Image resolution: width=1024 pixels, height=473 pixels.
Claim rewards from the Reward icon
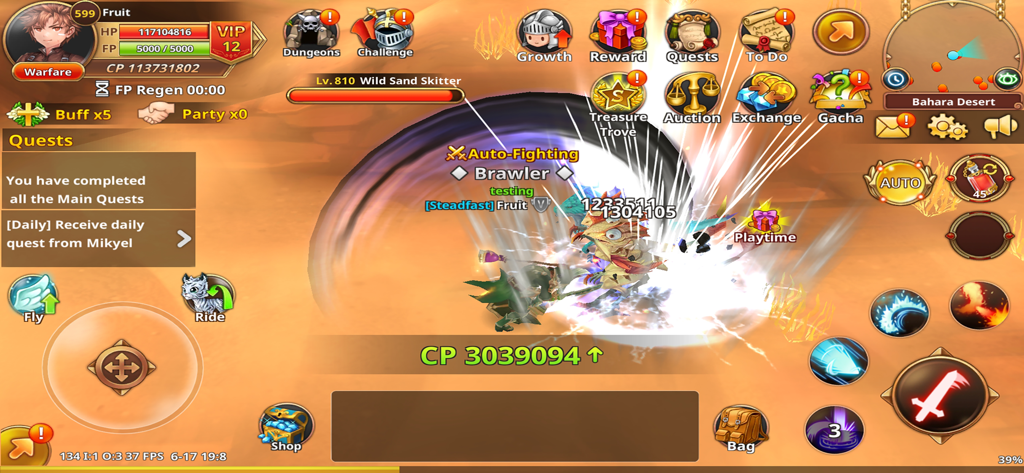click(x=617, y=35)
